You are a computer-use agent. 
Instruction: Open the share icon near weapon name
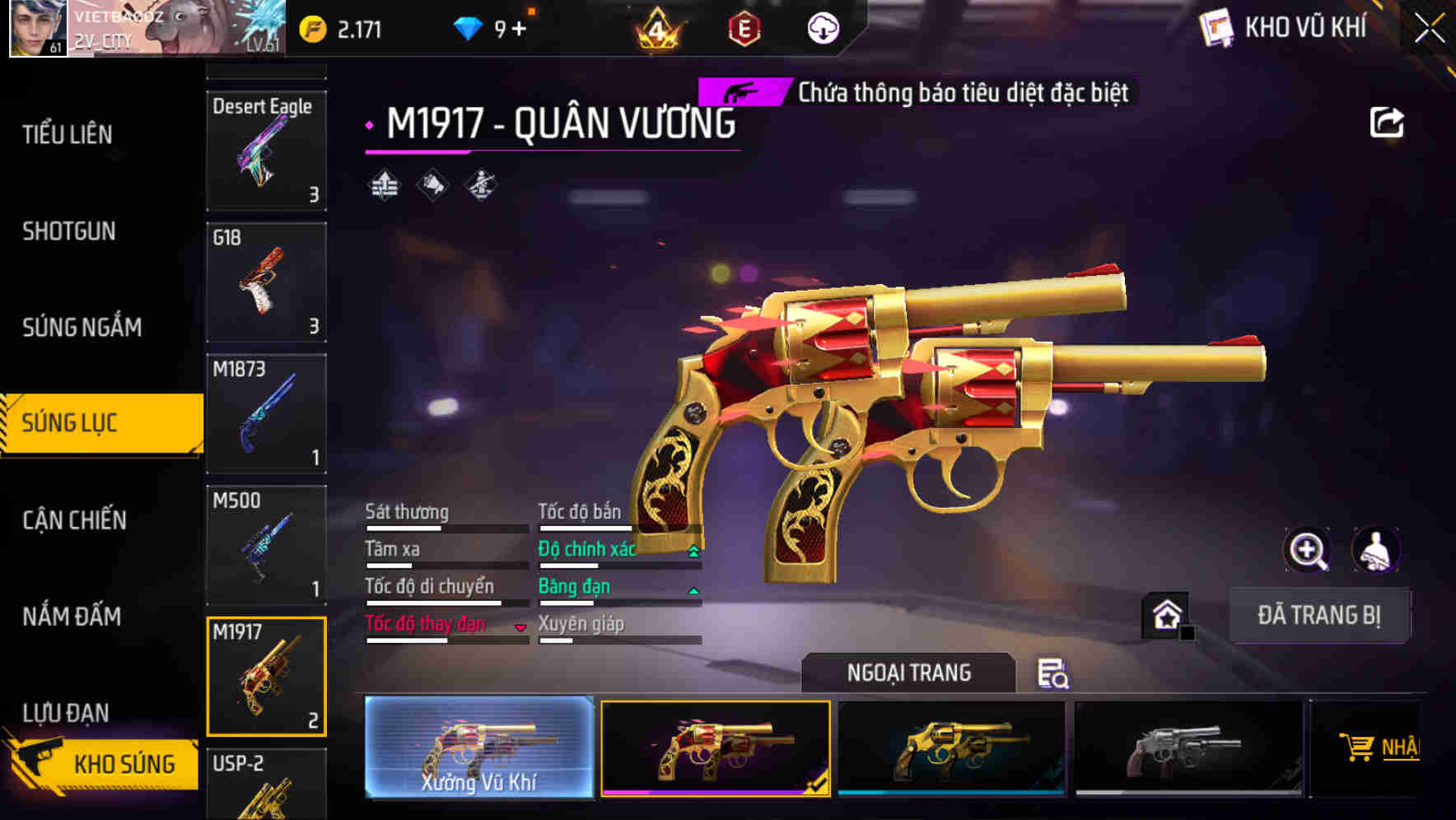pos(1386,122)
